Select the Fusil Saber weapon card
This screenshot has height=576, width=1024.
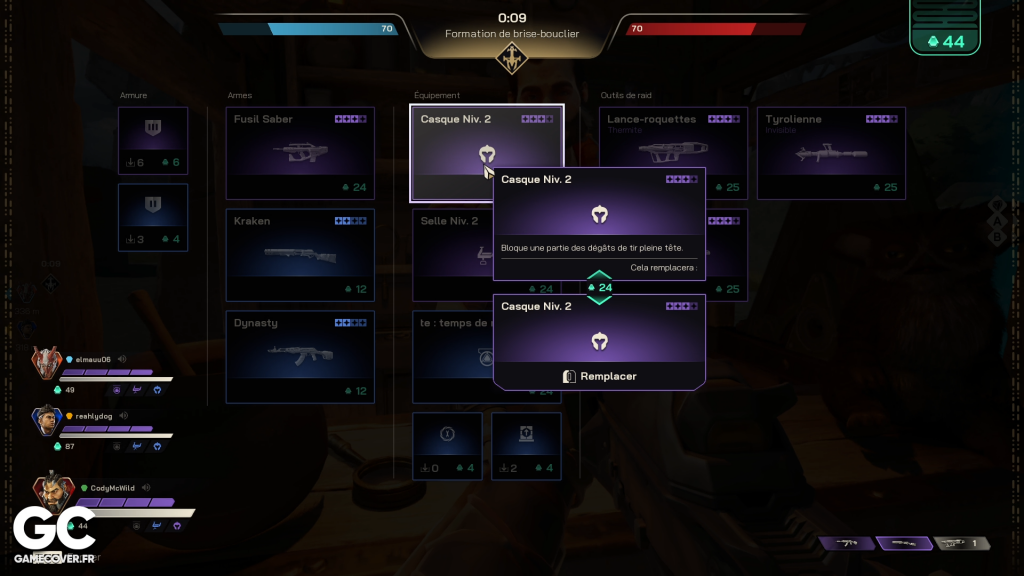tap(300, 153)
